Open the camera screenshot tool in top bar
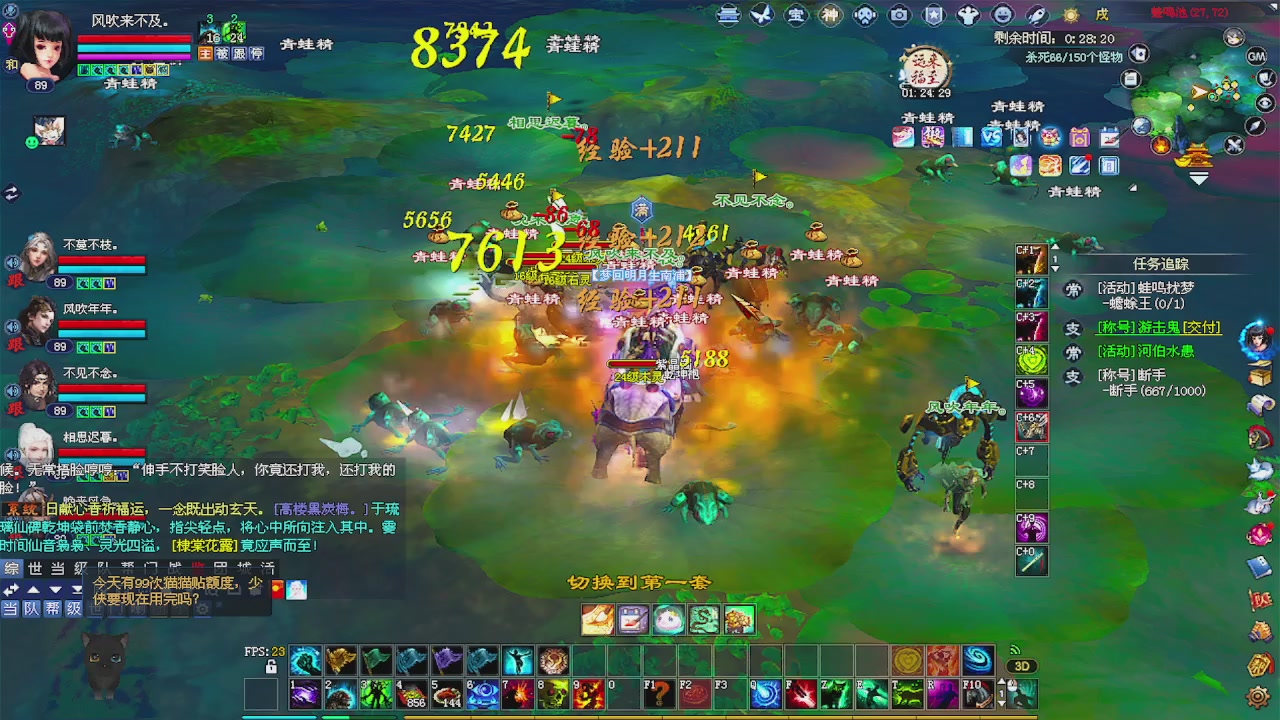Viewport: 1280px width, 720px height. (900, 14)
